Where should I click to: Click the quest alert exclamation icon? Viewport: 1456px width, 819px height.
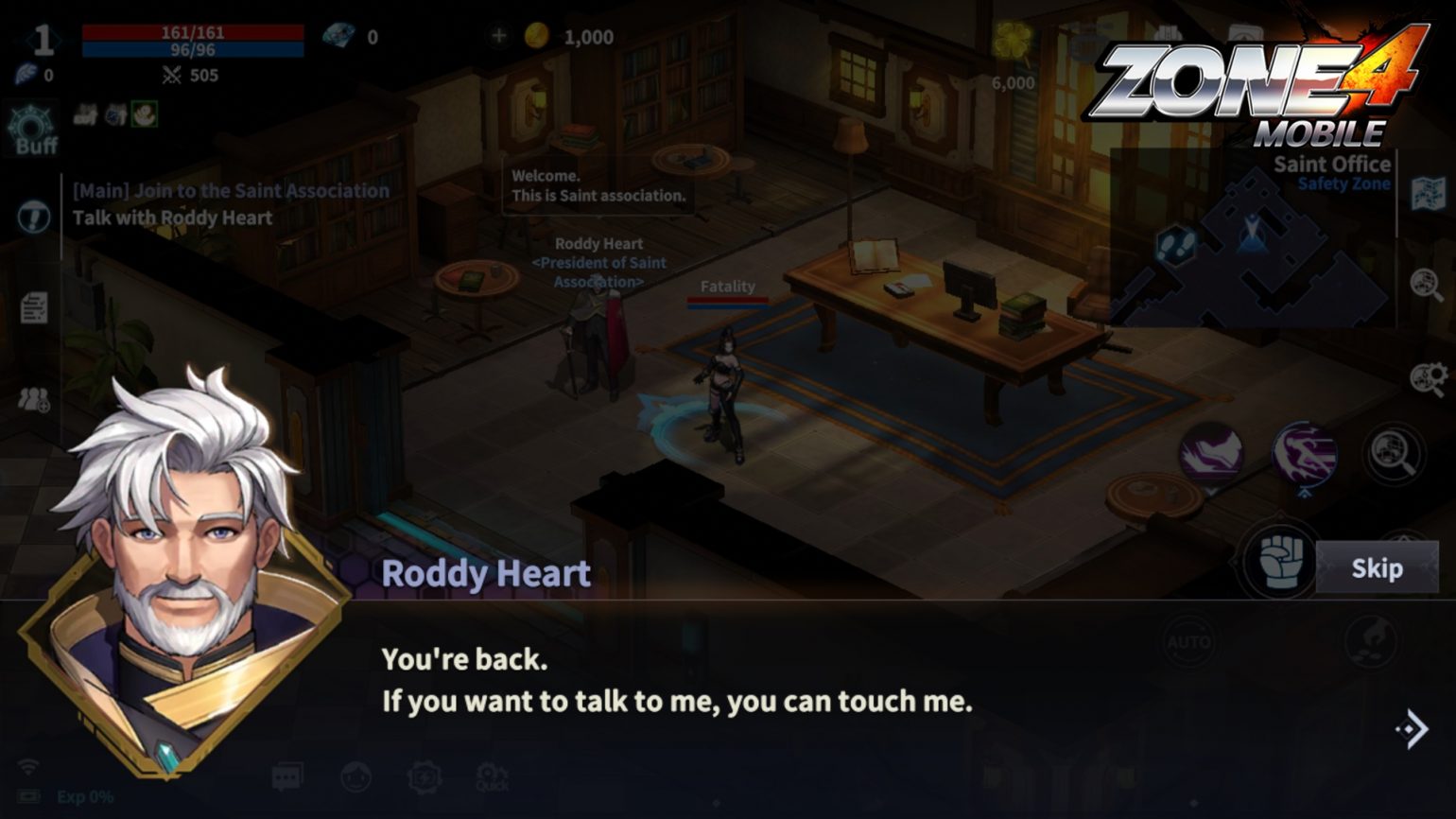[x=36, y=216]
